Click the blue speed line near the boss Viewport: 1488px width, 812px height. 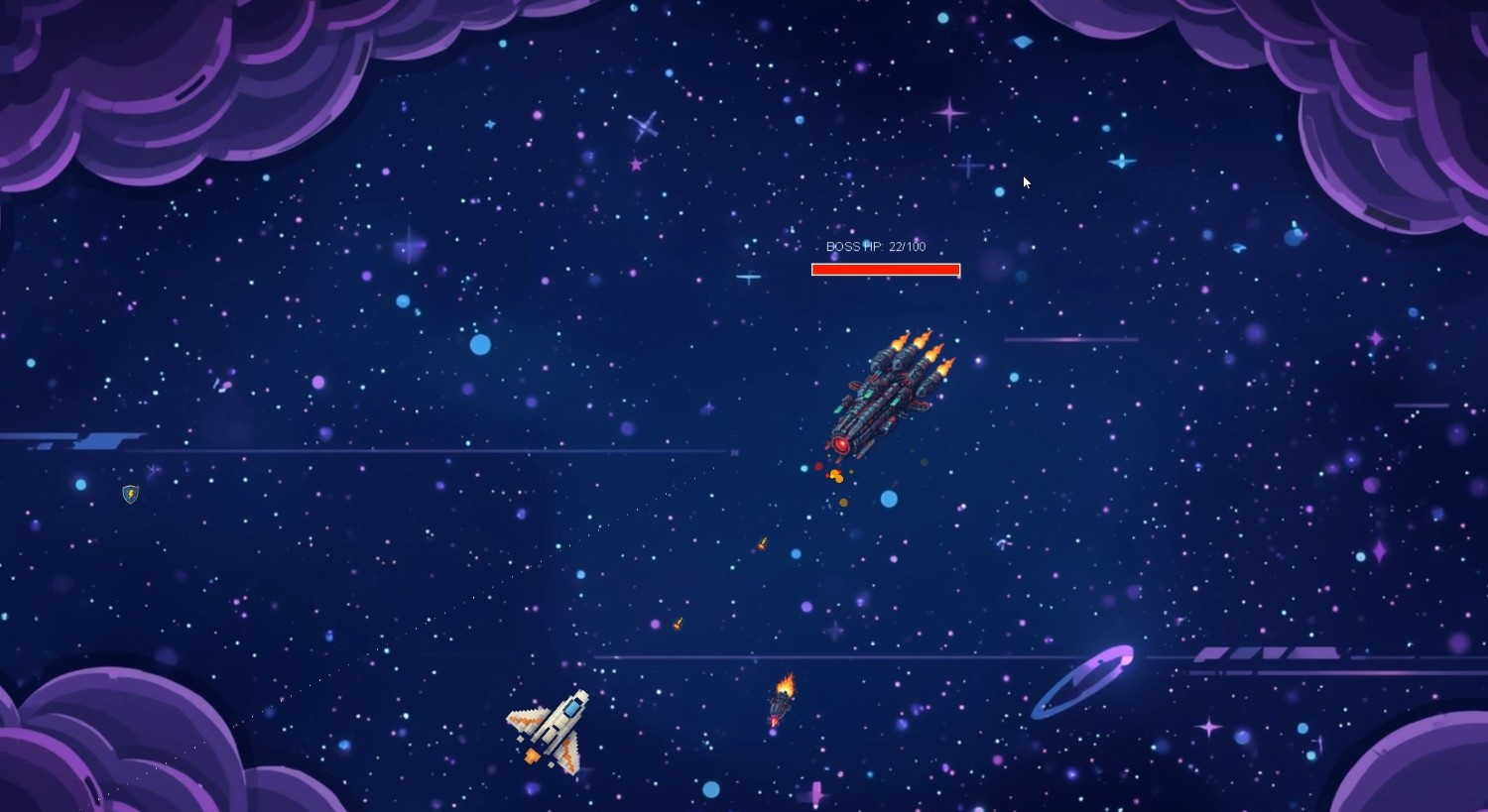point(1071,337)
